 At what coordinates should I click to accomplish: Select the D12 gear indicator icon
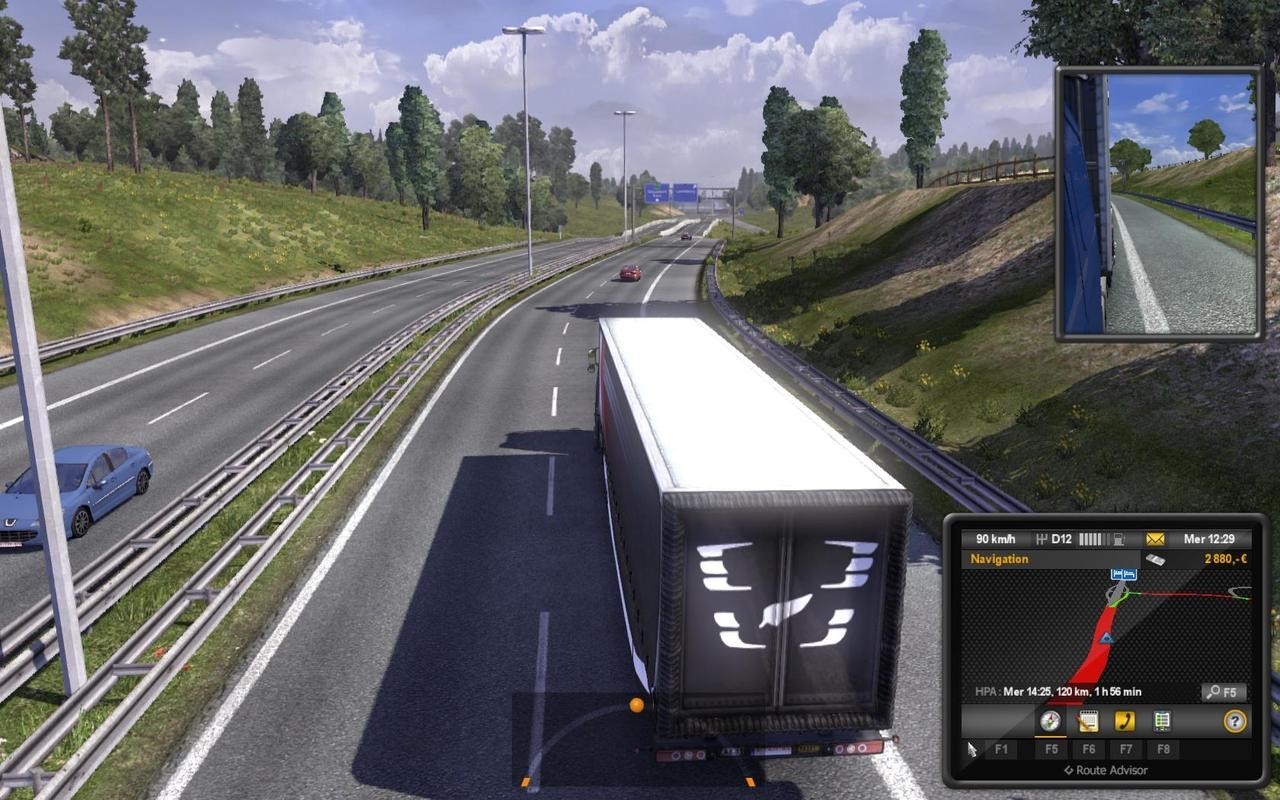(1057, 537)
